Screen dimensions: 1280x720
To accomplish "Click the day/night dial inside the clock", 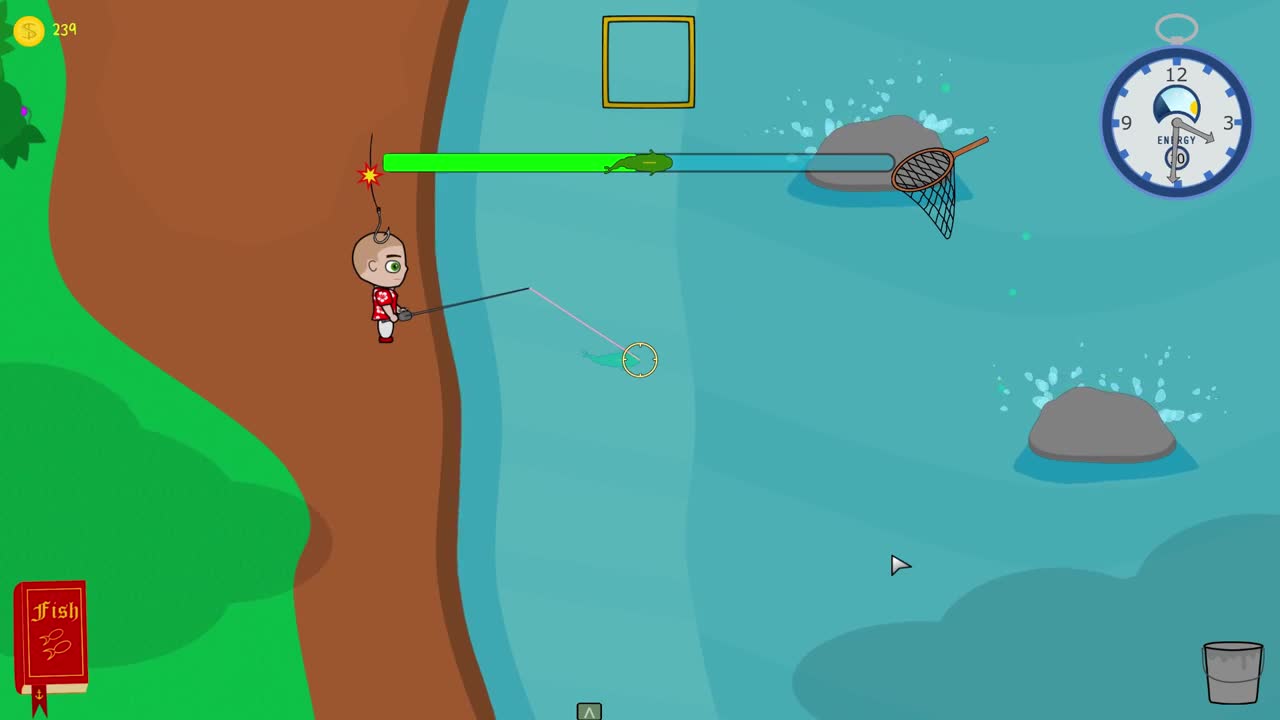I will [1176, 100].
